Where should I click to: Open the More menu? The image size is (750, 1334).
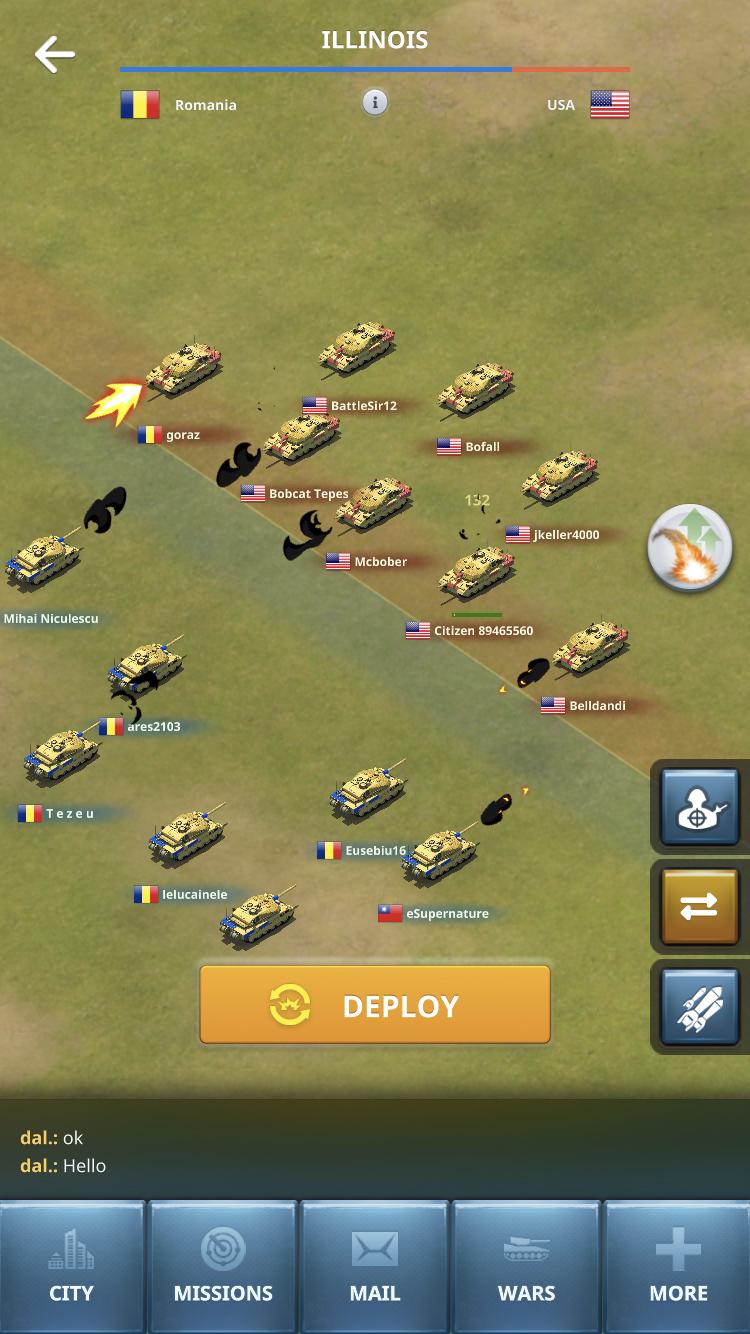pyautogui.click(x=679, y=1267)
